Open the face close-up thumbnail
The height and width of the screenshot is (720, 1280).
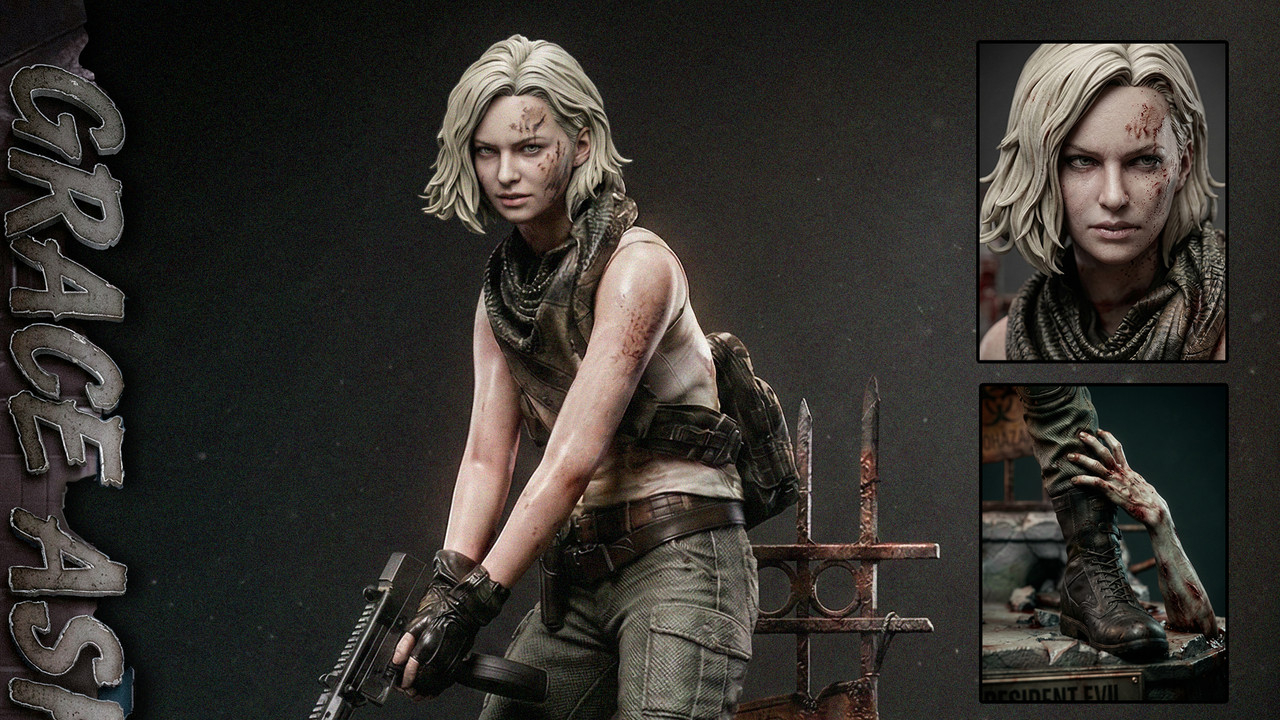(x=1102, y=201)
